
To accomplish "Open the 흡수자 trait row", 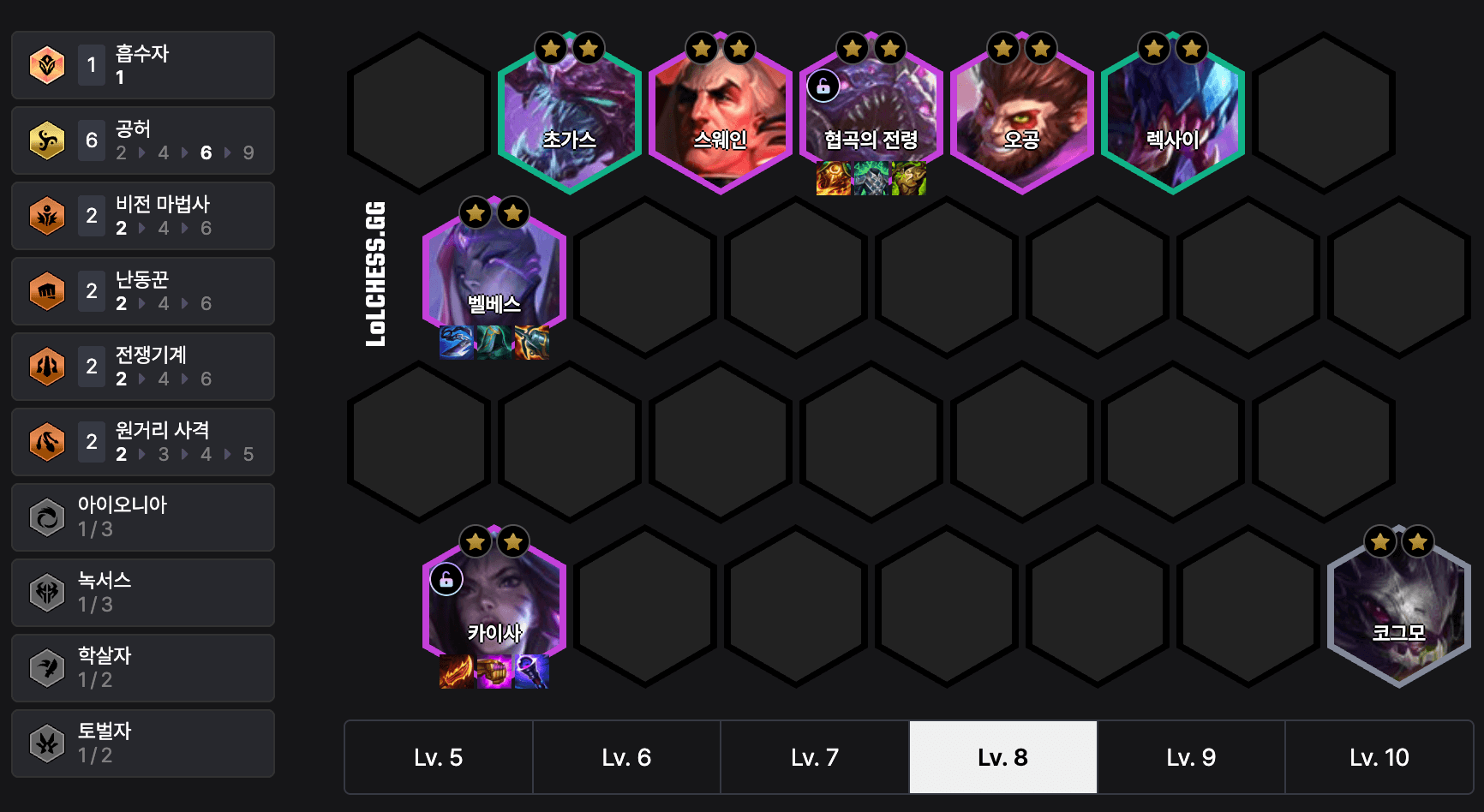I will pyautogui.click(x=143, y=65).
